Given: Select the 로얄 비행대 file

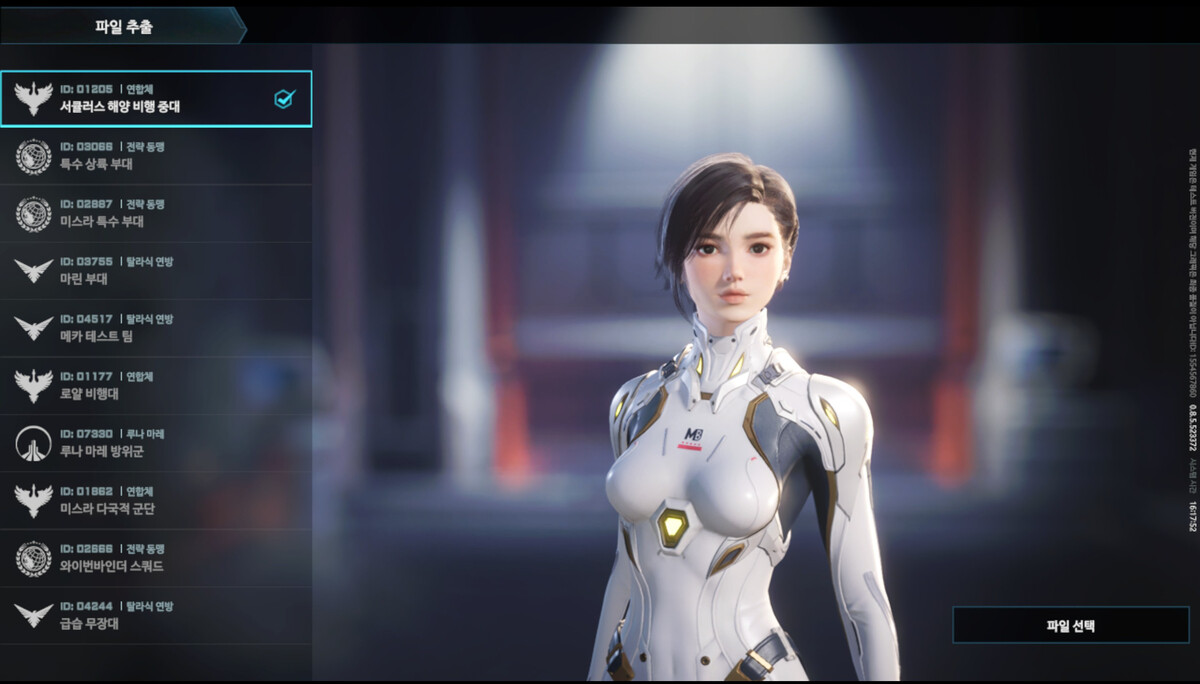Looking at the screenshot, I should click(x=155, y=386).
